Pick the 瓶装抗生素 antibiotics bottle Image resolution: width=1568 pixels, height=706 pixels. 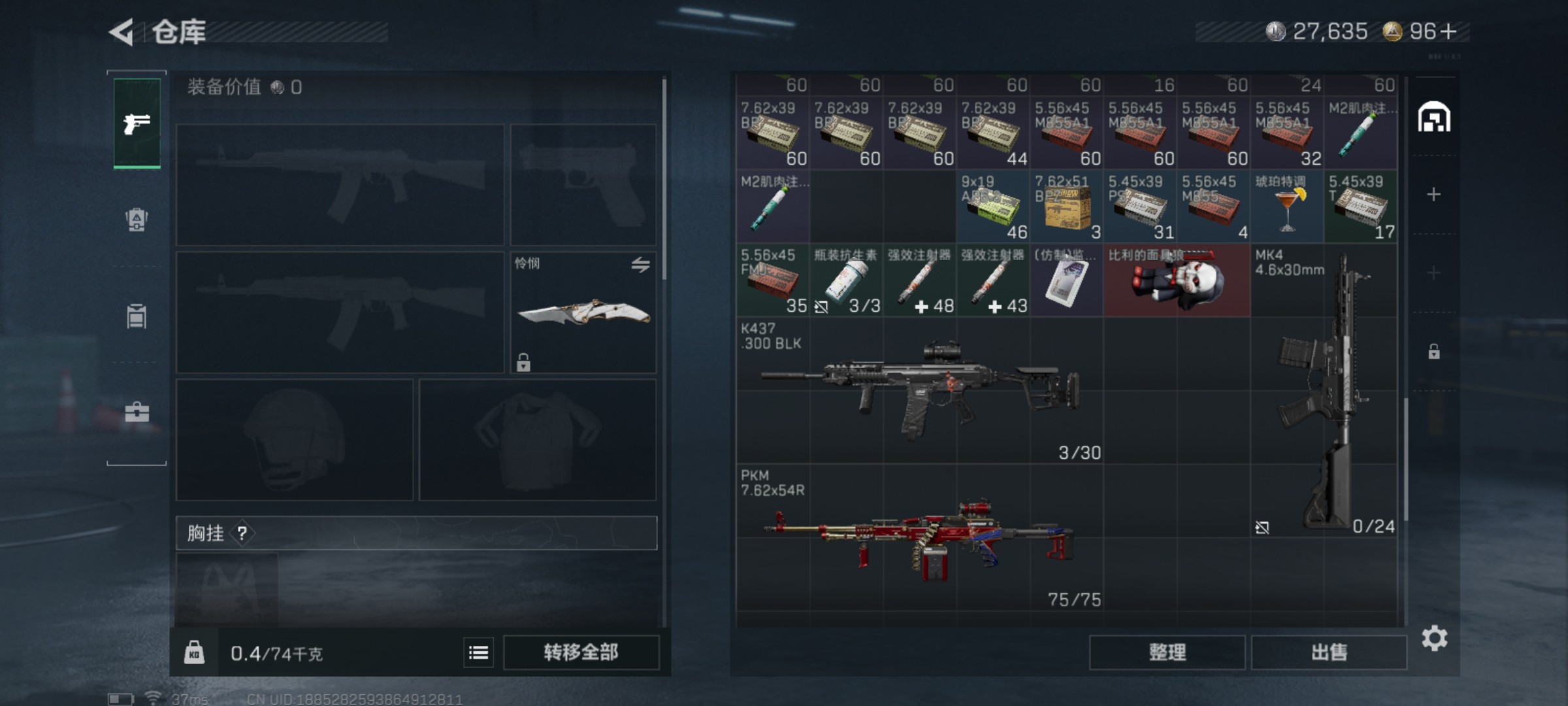(846, 281)
